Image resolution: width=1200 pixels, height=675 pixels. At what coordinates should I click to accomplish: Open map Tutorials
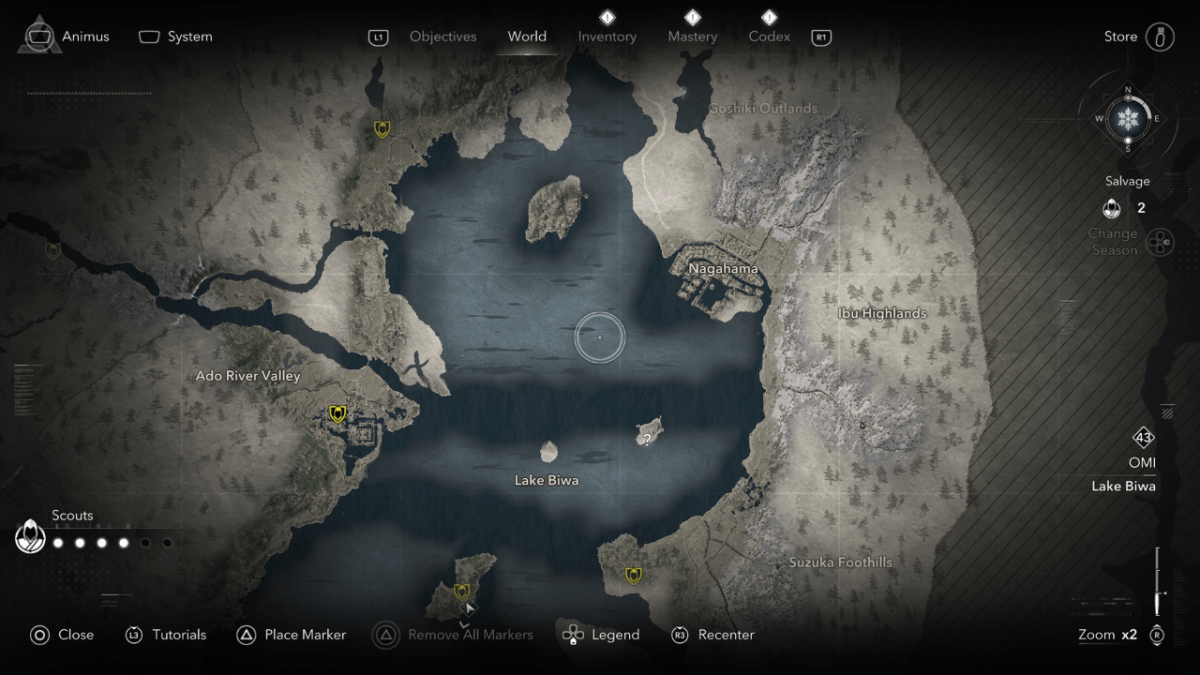[166, 635]
